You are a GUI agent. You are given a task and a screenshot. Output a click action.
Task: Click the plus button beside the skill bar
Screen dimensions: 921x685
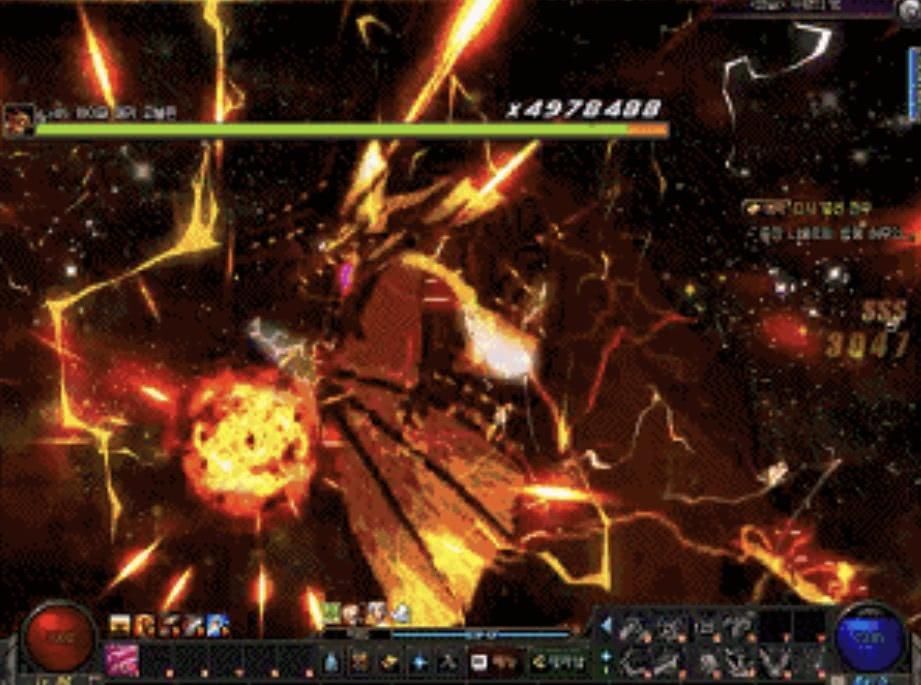(x=605, y=657)
